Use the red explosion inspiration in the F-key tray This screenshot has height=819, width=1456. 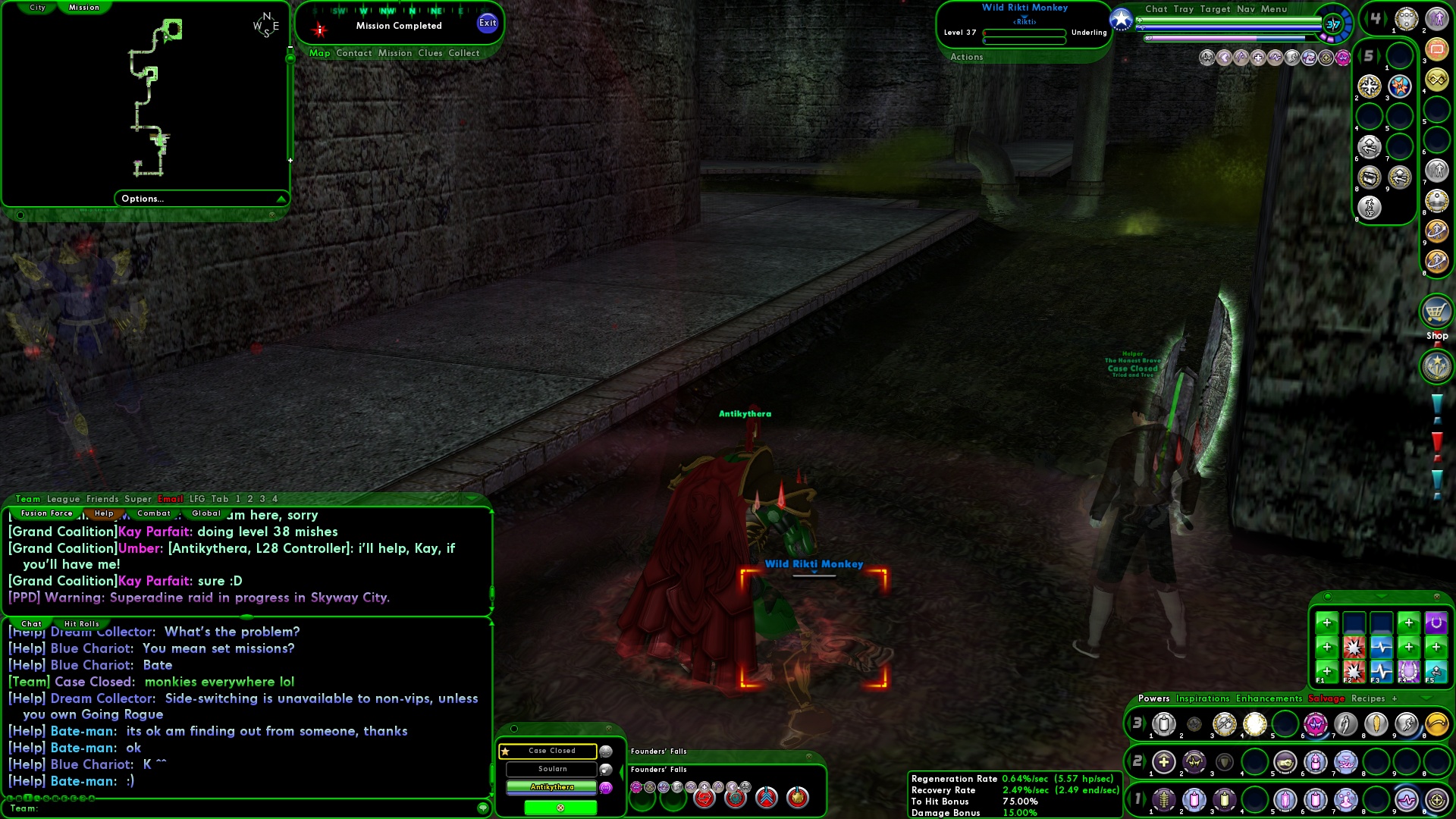(x=1354, y=647)
